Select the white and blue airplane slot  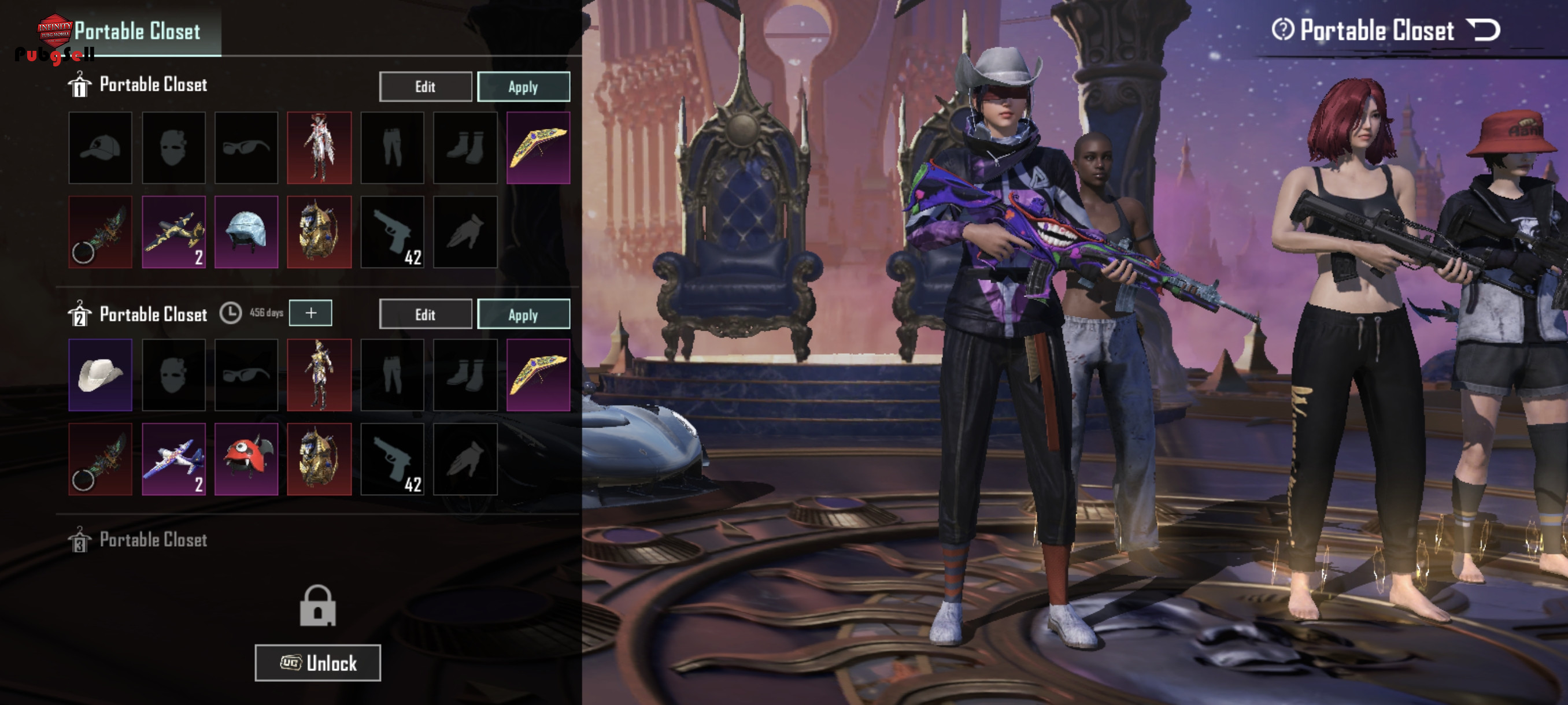click(x=173, y=459)
